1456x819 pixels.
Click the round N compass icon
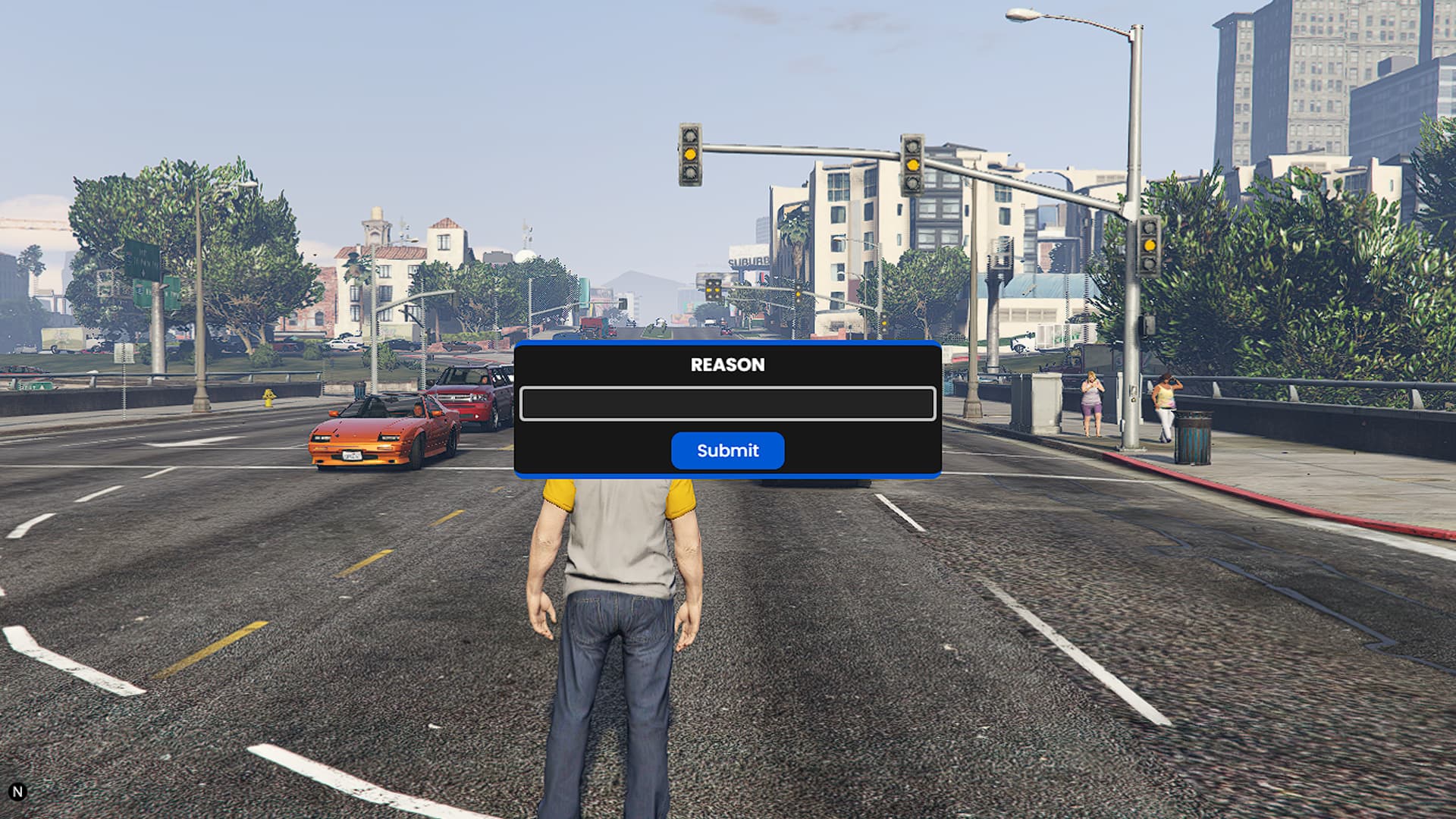(17, 792)
